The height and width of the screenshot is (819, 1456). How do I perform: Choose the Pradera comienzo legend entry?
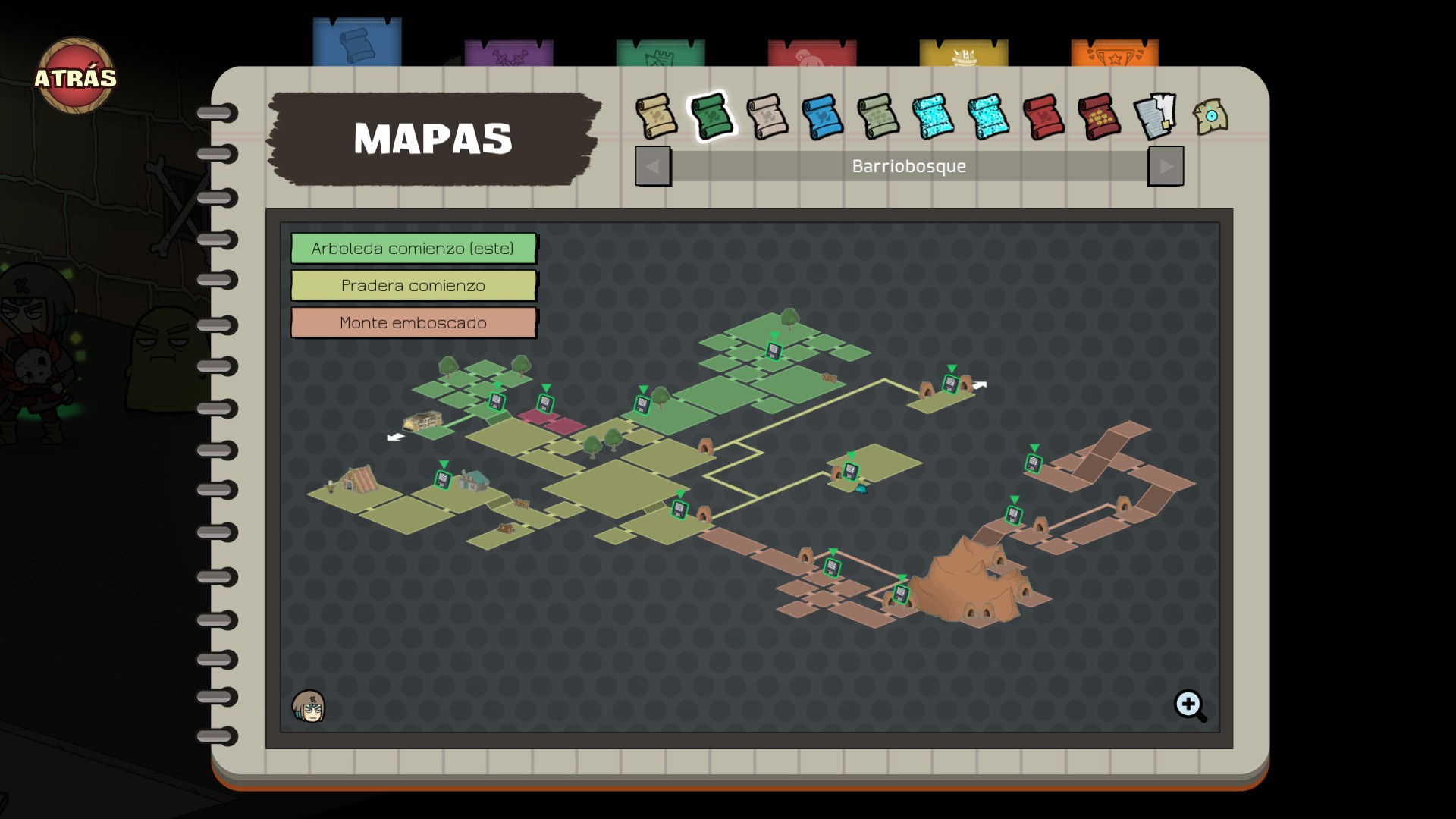point(413,286)
